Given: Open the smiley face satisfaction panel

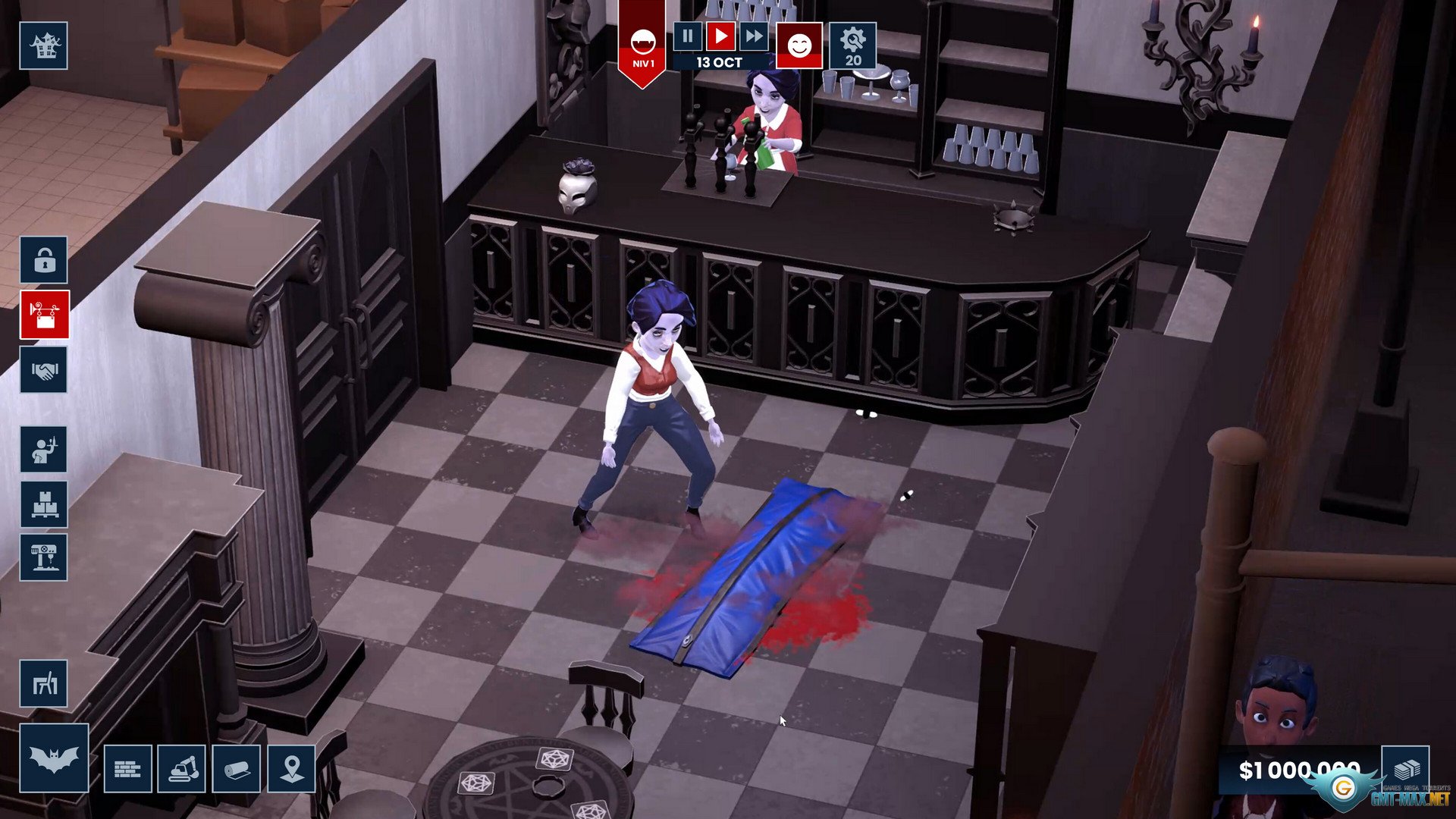Looking at the screenshot, I should pyautogui.click(x=799, y=46).
